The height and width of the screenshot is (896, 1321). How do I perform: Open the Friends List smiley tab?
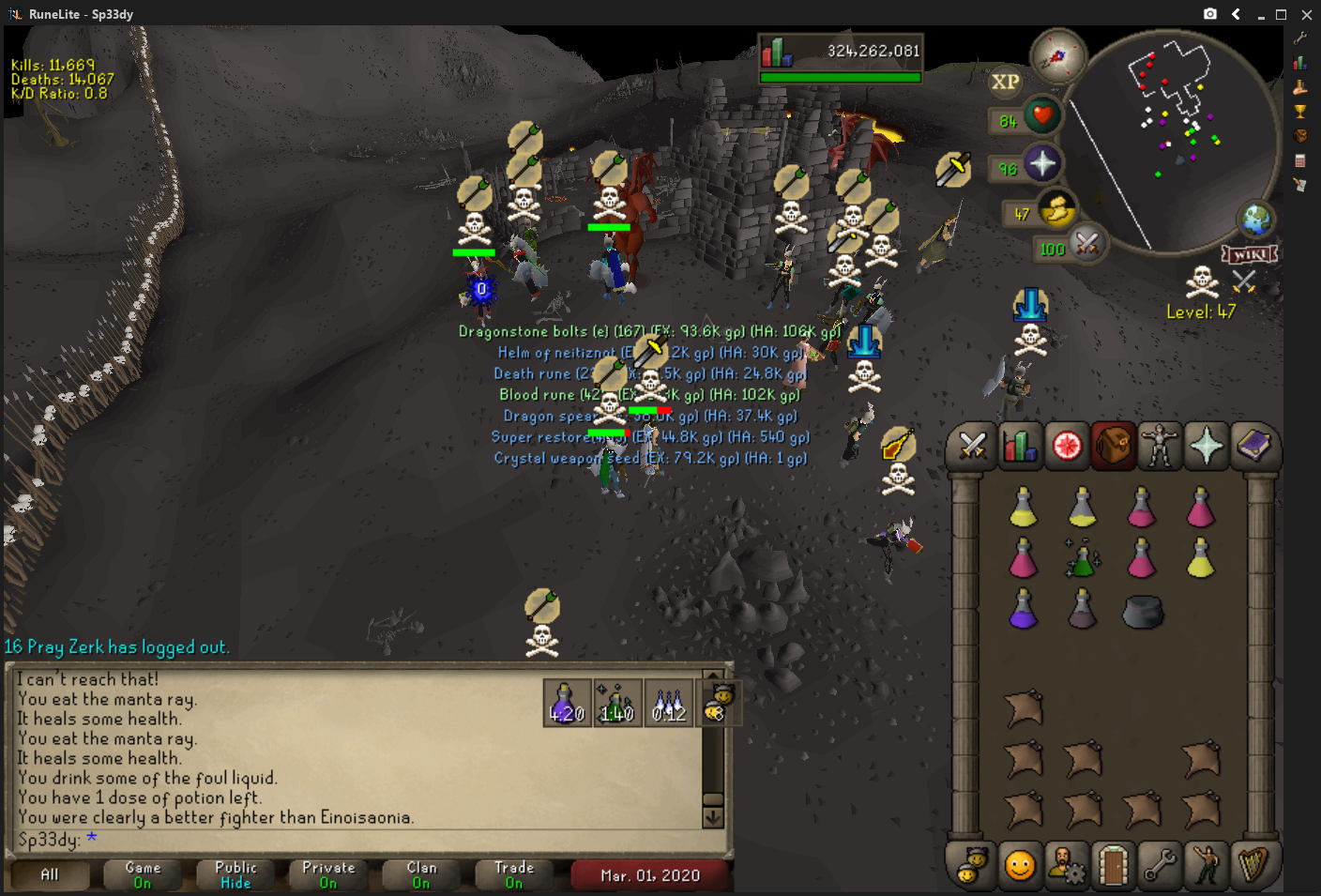point(1019,865)
